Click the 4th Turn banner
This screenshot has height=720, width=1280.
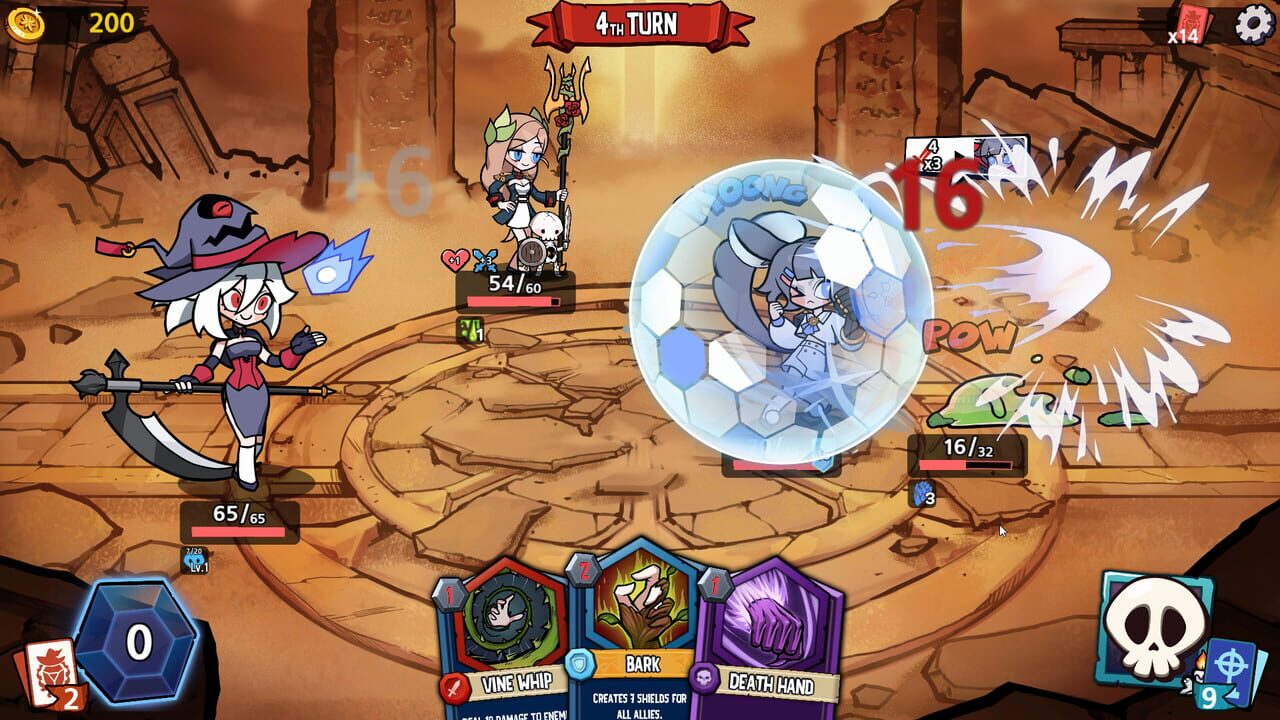[639, 23]
